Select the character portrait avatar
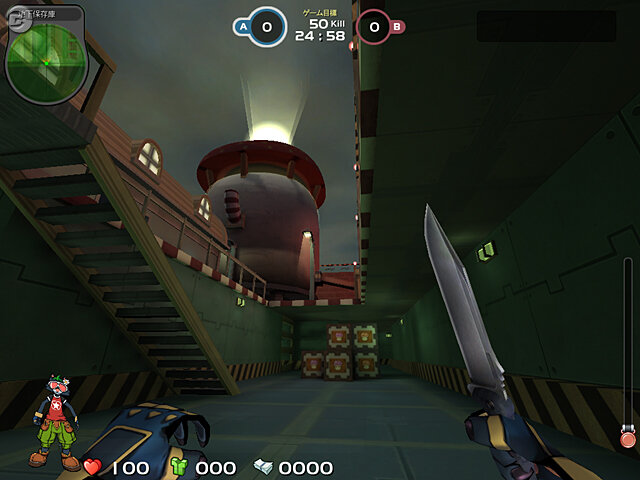This screenshot has width=640, height=480. tap(54, 422)
